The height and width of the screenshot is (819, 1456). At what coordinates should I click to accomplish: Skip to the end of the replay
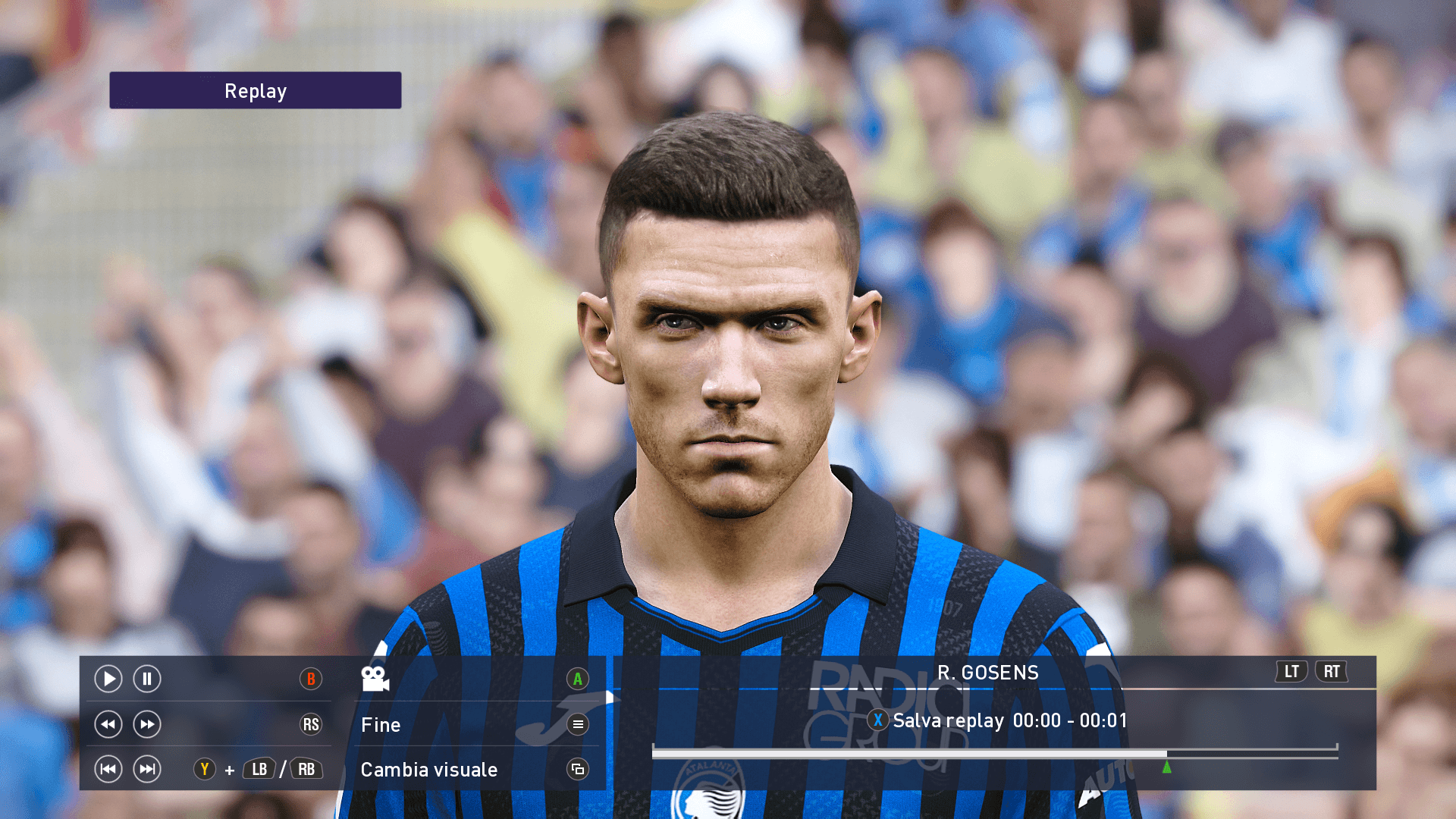coord(147,770)
